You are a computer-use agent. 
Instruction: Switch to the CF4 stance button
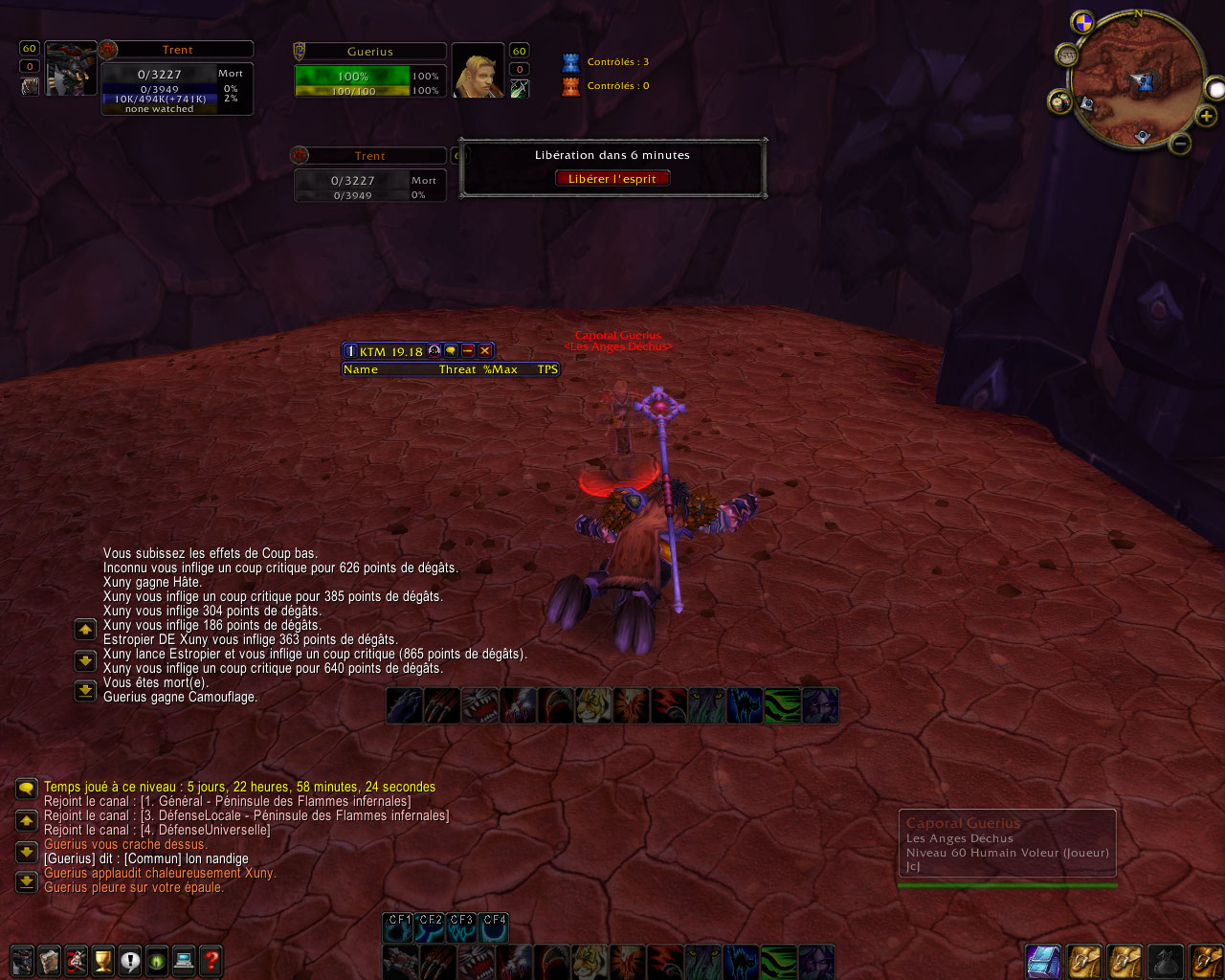pos(494,925)
